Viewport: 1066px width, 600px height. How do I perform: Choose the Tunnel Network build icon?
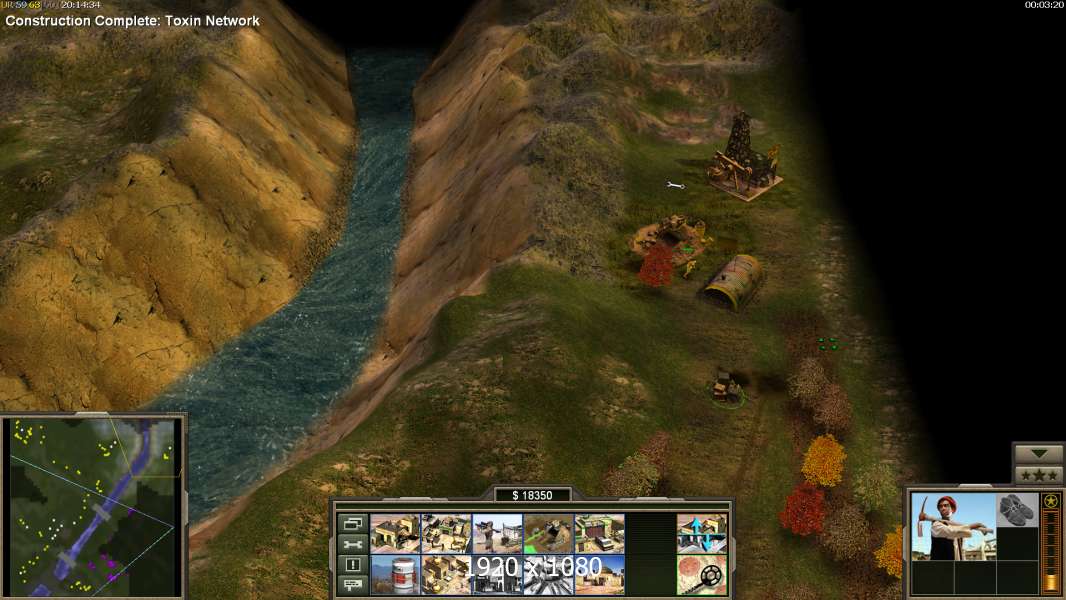point(548,533)
